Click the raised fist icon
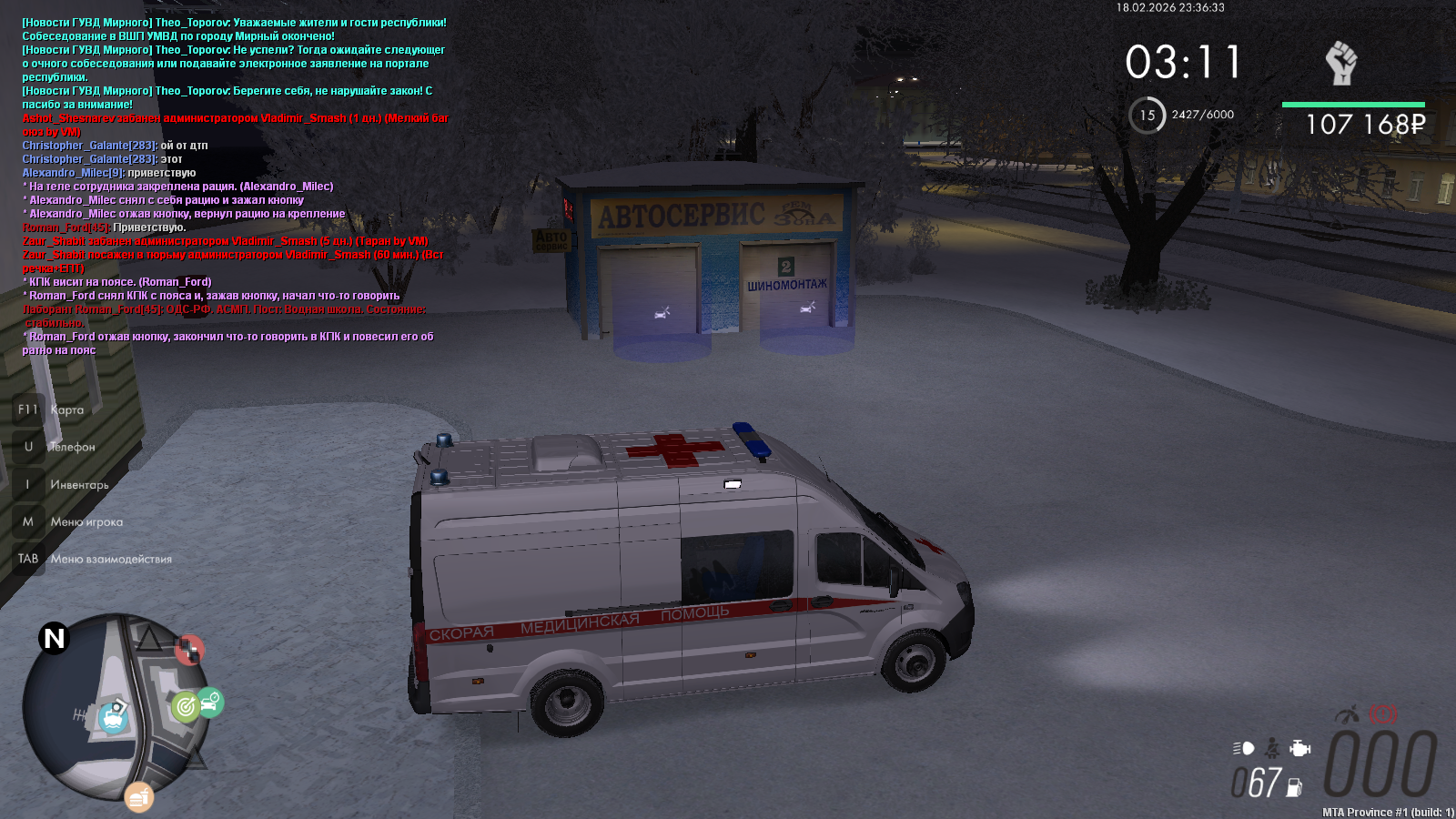This screenshot has width=1456, height=819. click(1340, 63)
